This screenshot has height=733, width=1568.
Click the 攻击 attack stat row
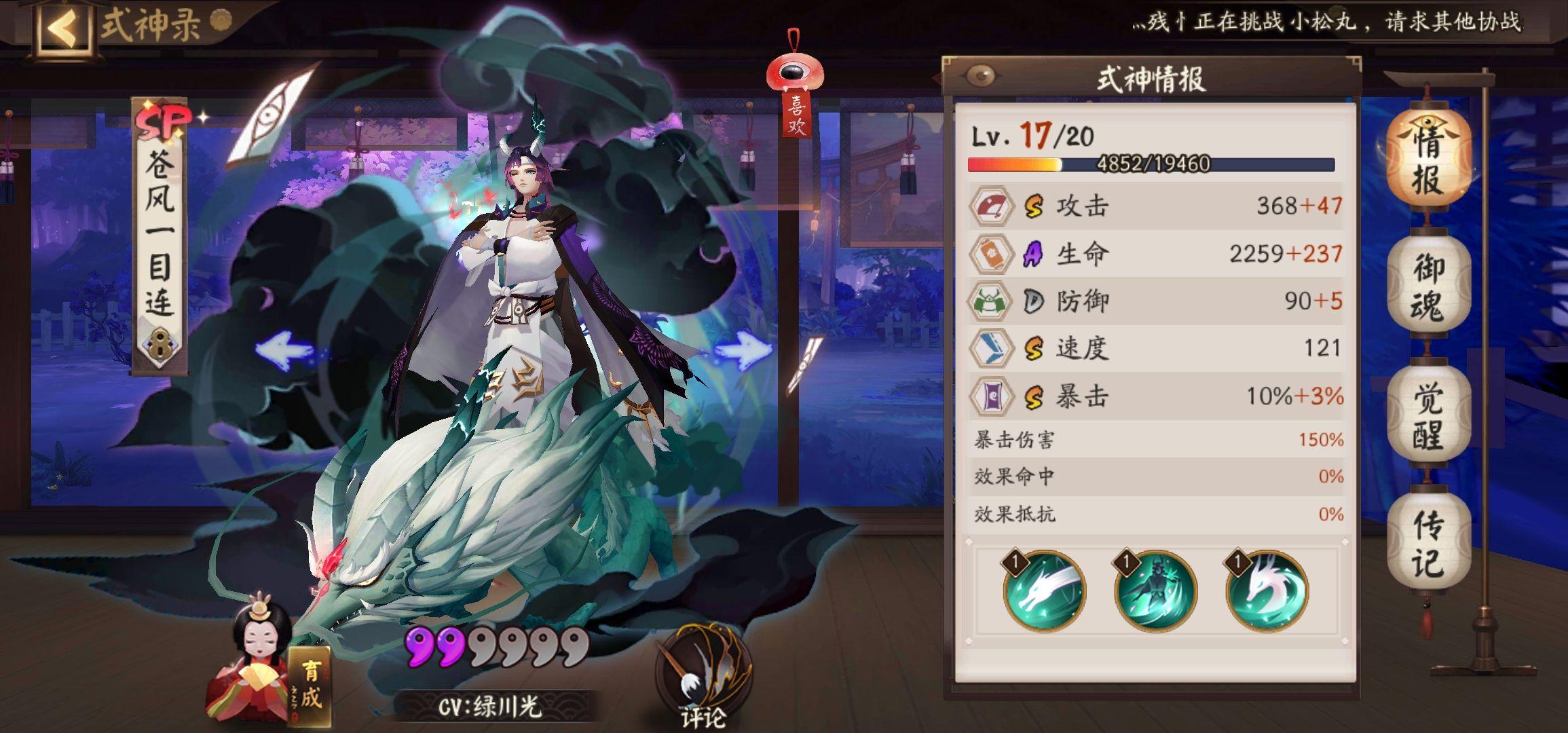click(1155, 206)
